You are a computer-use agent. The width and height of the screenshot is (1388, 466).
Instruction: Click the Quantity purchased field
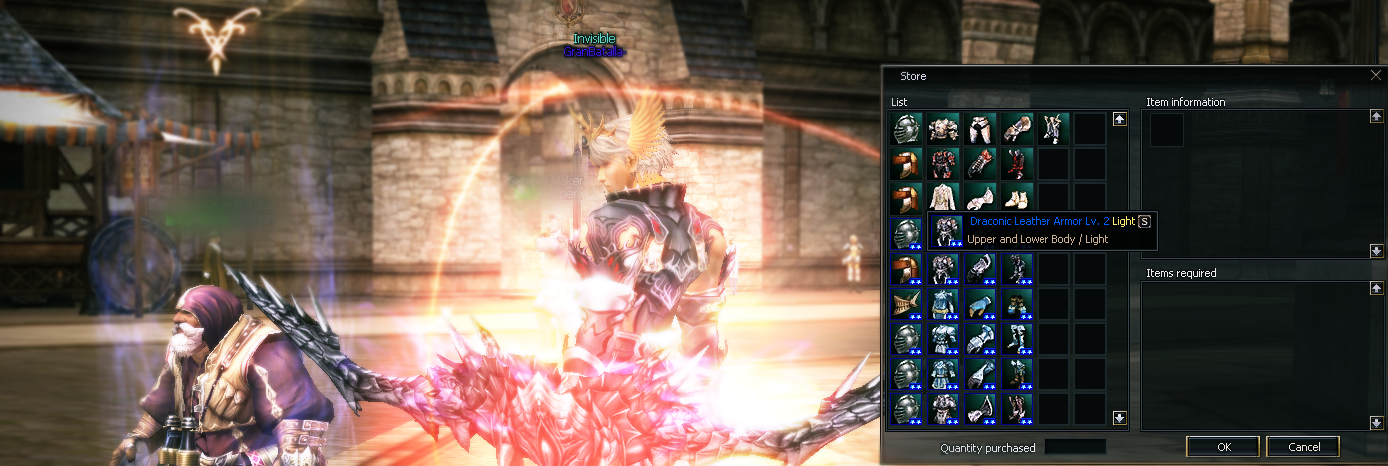(1075, 447)
